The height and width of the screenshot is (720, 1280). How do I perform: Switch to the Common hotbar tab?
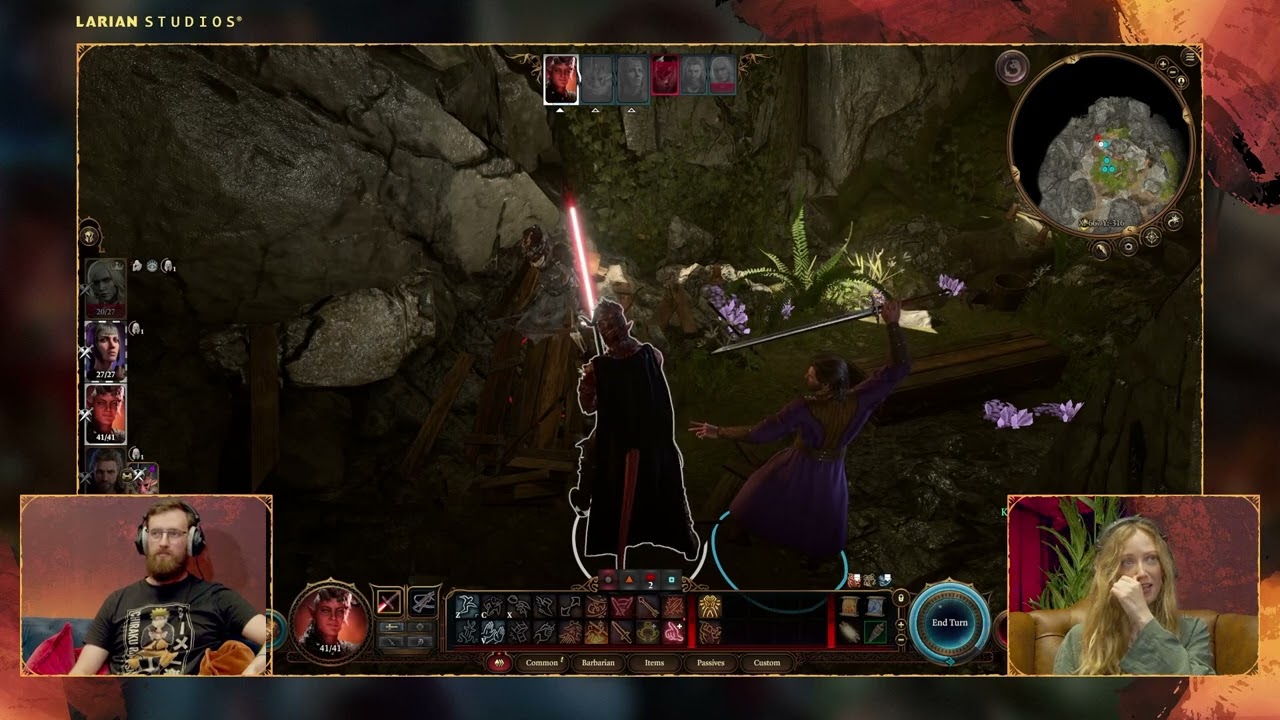tap(541, 663)
